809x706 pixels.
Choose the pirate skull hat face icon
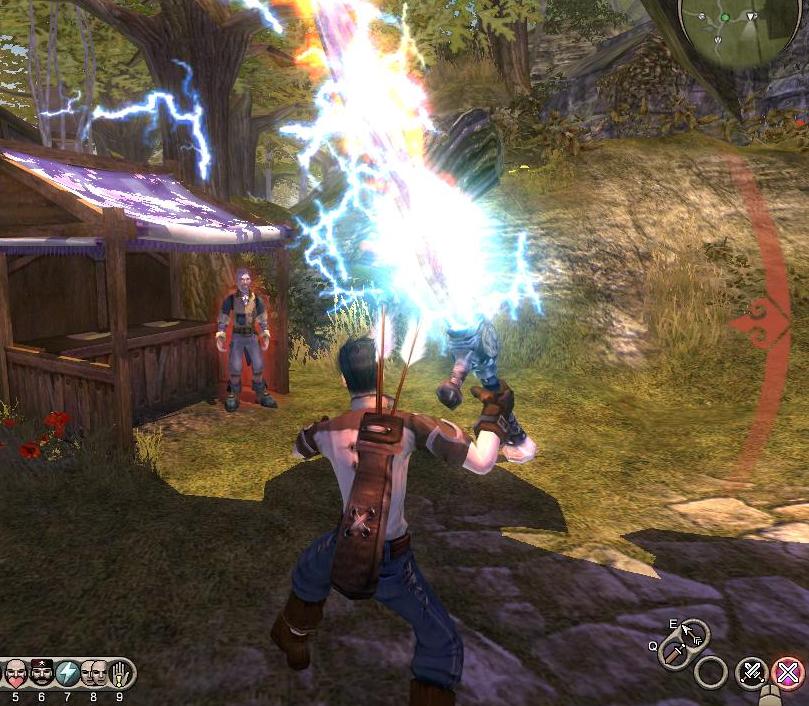coord(42,673)
